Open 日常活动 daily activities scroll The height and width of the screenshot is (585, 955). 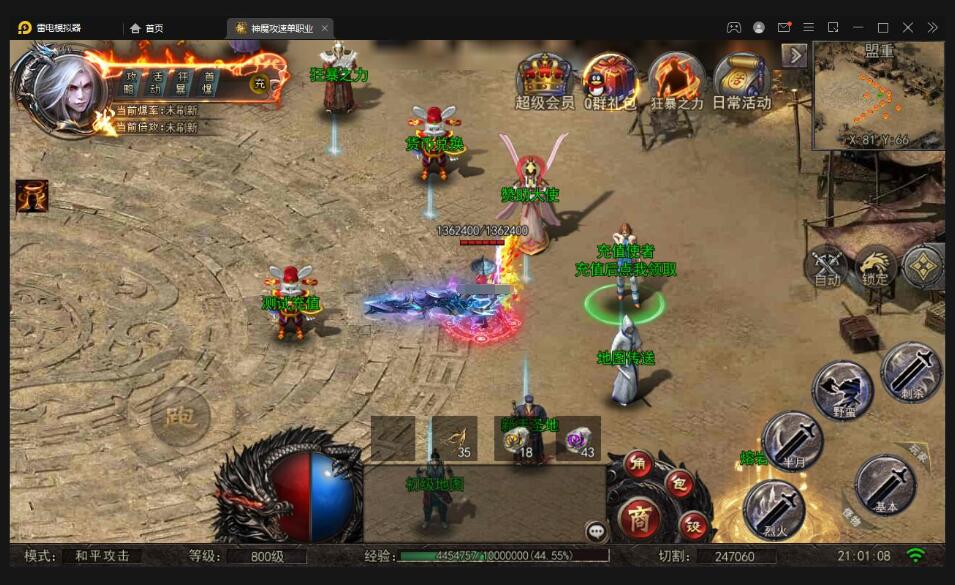[741, 76]
